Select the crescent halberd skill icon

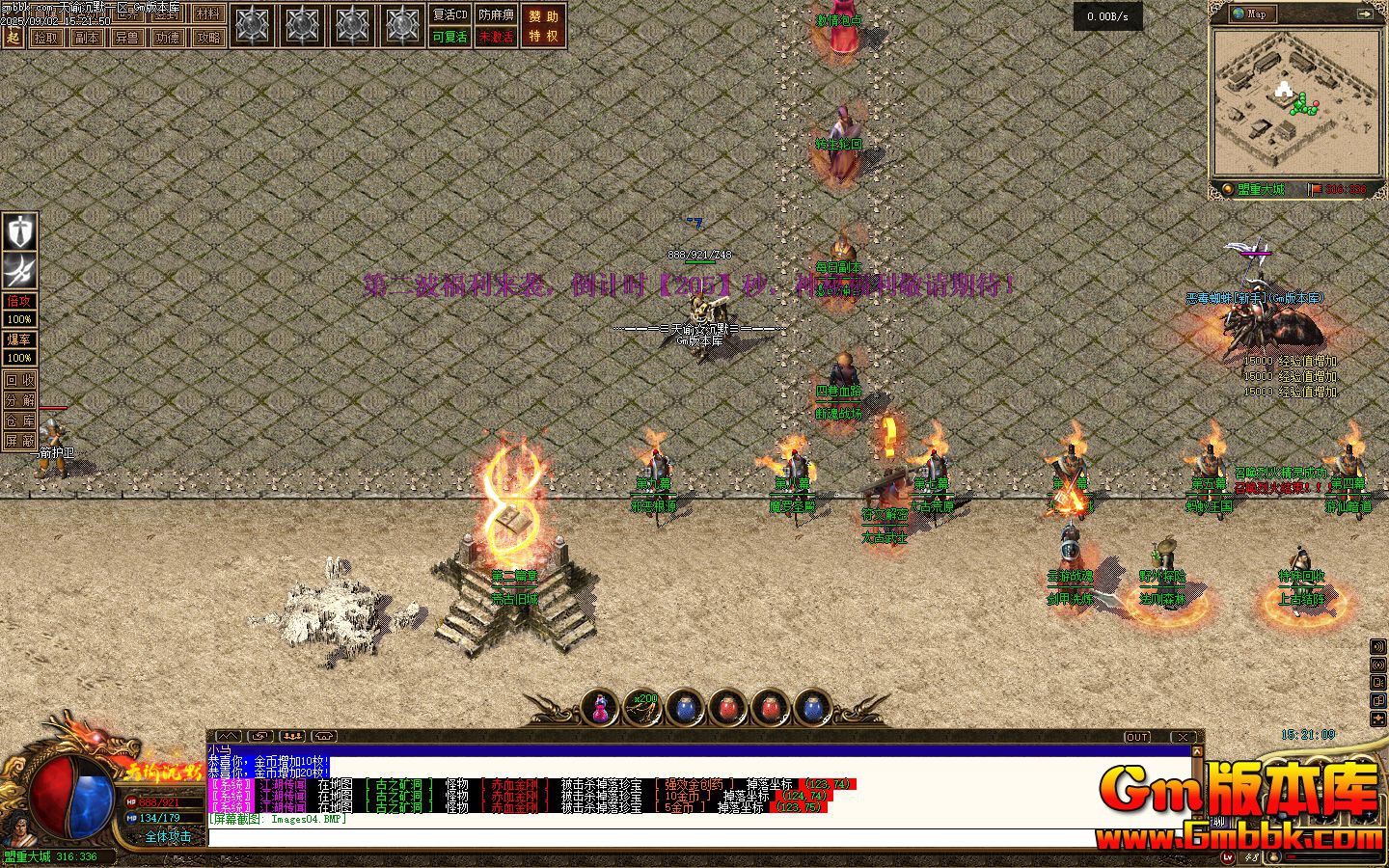pyautogui.click(x=19, y=269)
